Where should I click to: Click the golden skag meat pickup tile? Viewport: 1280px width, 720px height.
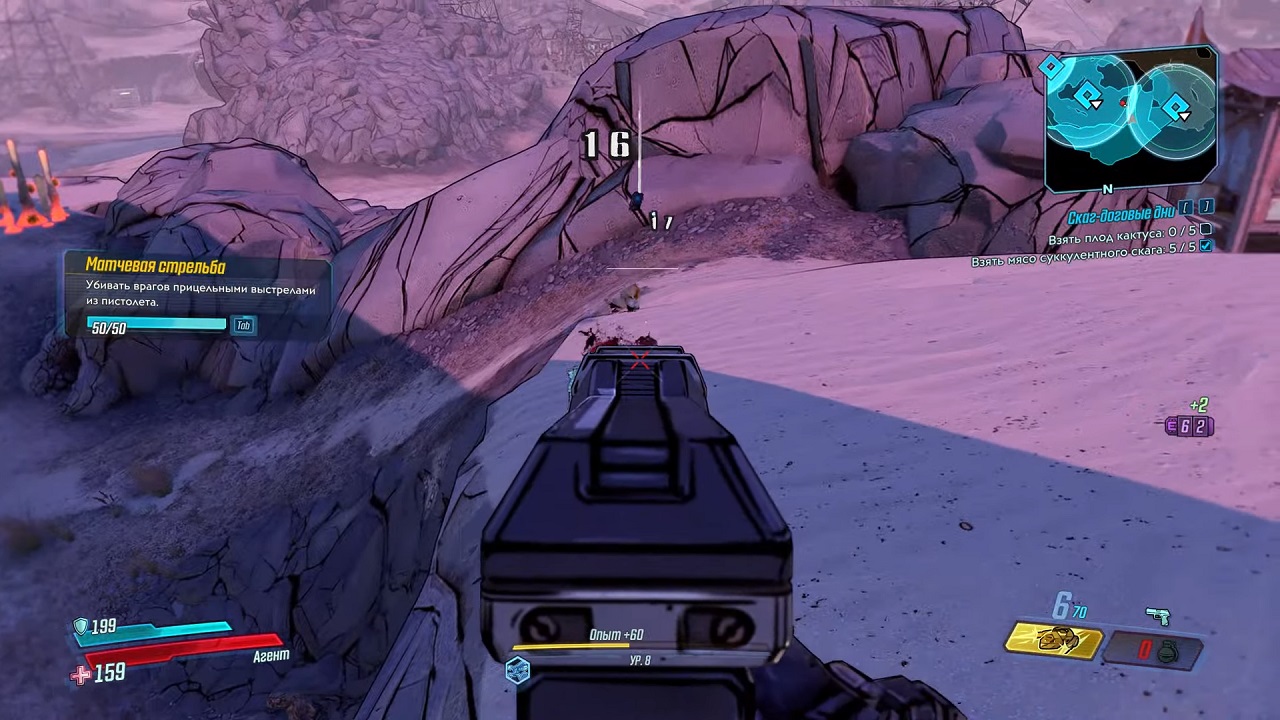coord(1052,639)
